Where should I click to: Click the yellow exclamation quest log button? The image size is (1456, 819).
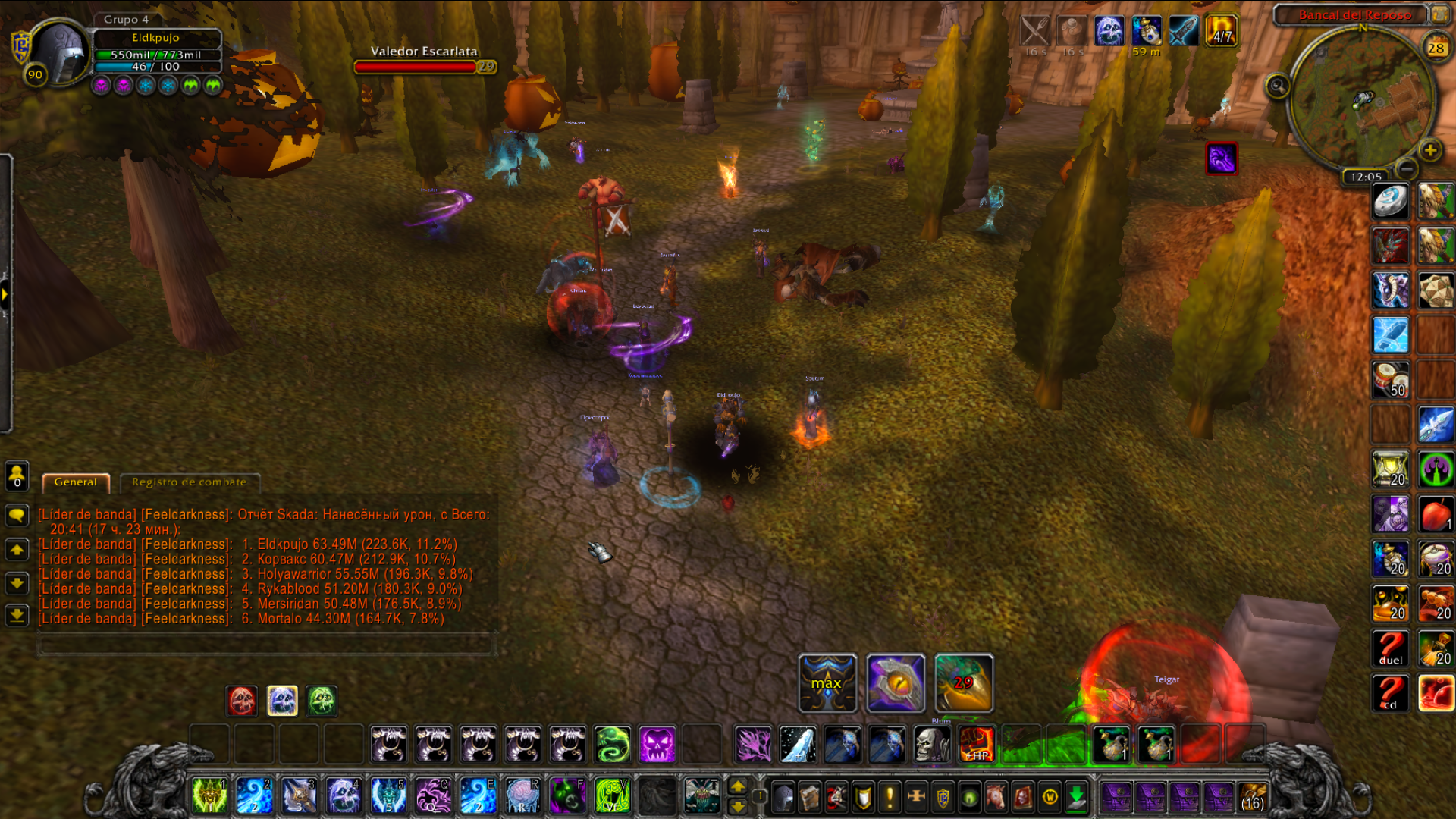[x=890, y=797]
